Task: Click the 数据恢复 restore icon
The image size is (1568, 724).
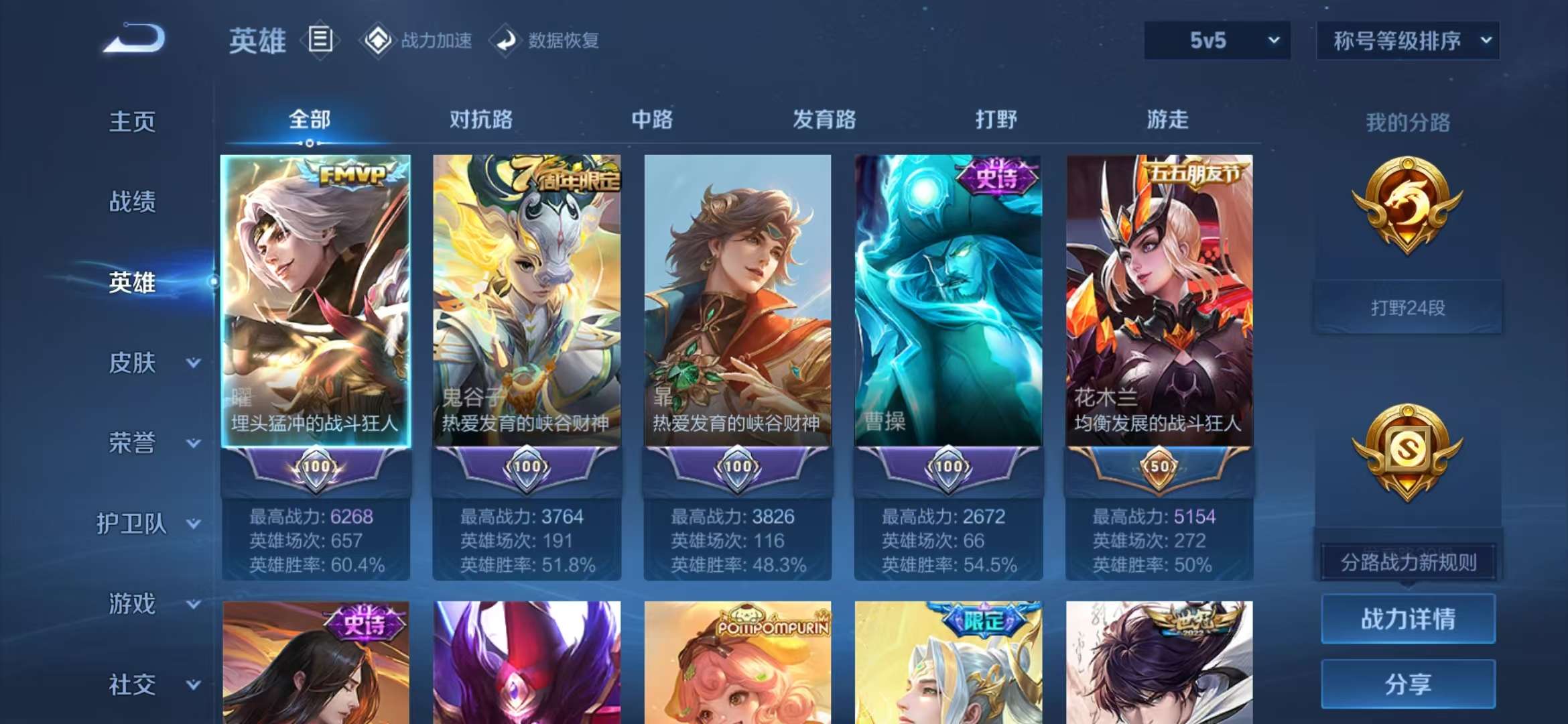Action: point(505,40)
